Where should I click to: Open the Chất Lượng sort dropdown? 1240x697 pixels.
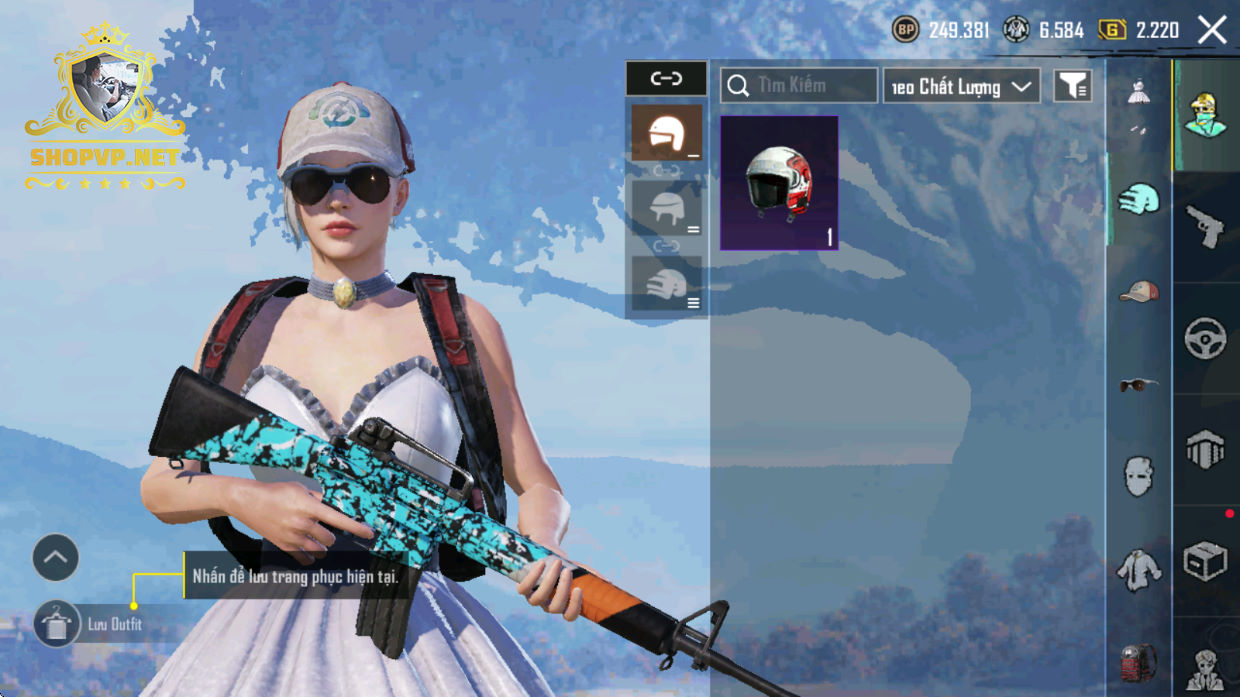[x=961, y=87]
